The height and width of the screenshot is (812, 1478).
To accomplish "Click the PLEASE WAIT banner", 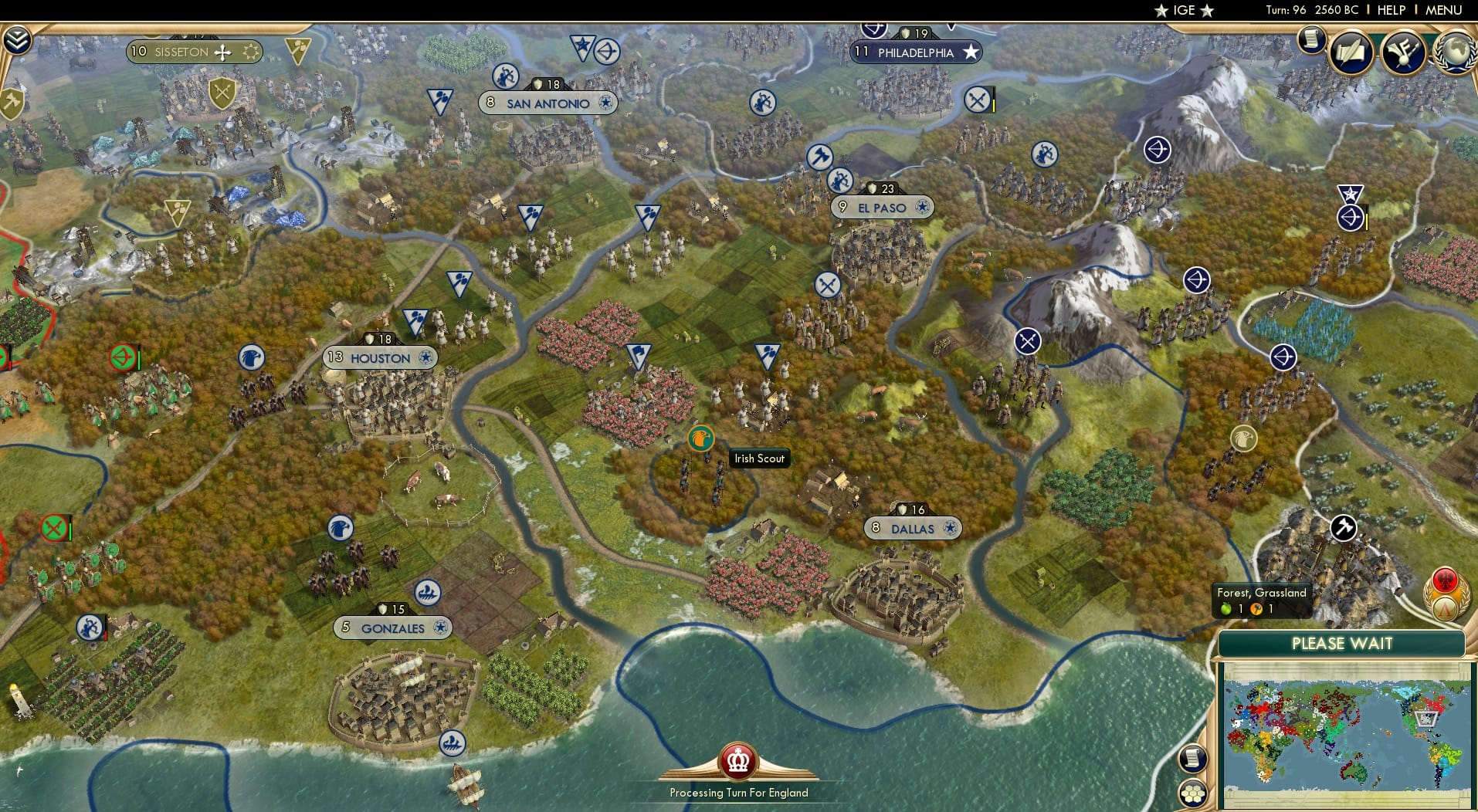I will [1342, 643].
